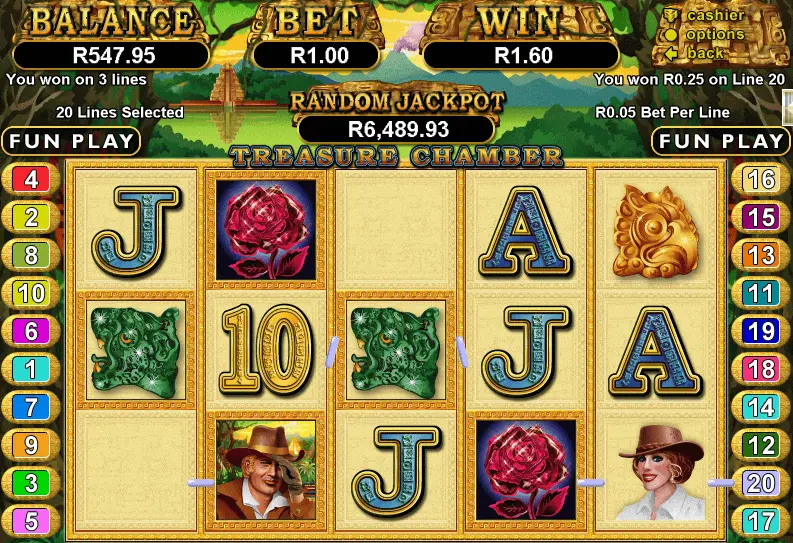
Task: Choose payline 1 button
Action: [31, 369]
